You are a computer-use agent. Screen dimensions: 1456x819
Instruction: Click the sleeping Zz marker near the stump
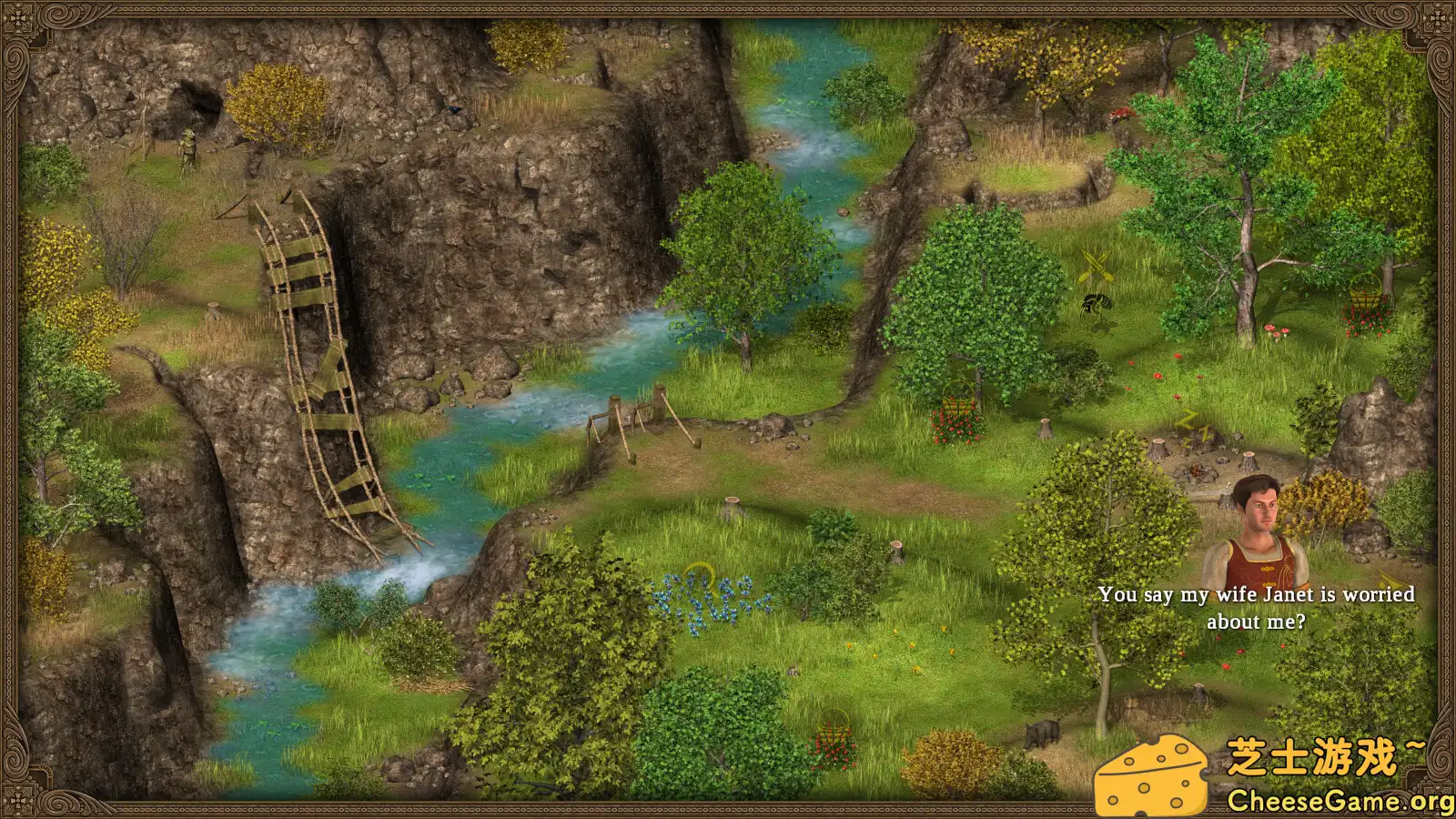[x=1192, y=426]
